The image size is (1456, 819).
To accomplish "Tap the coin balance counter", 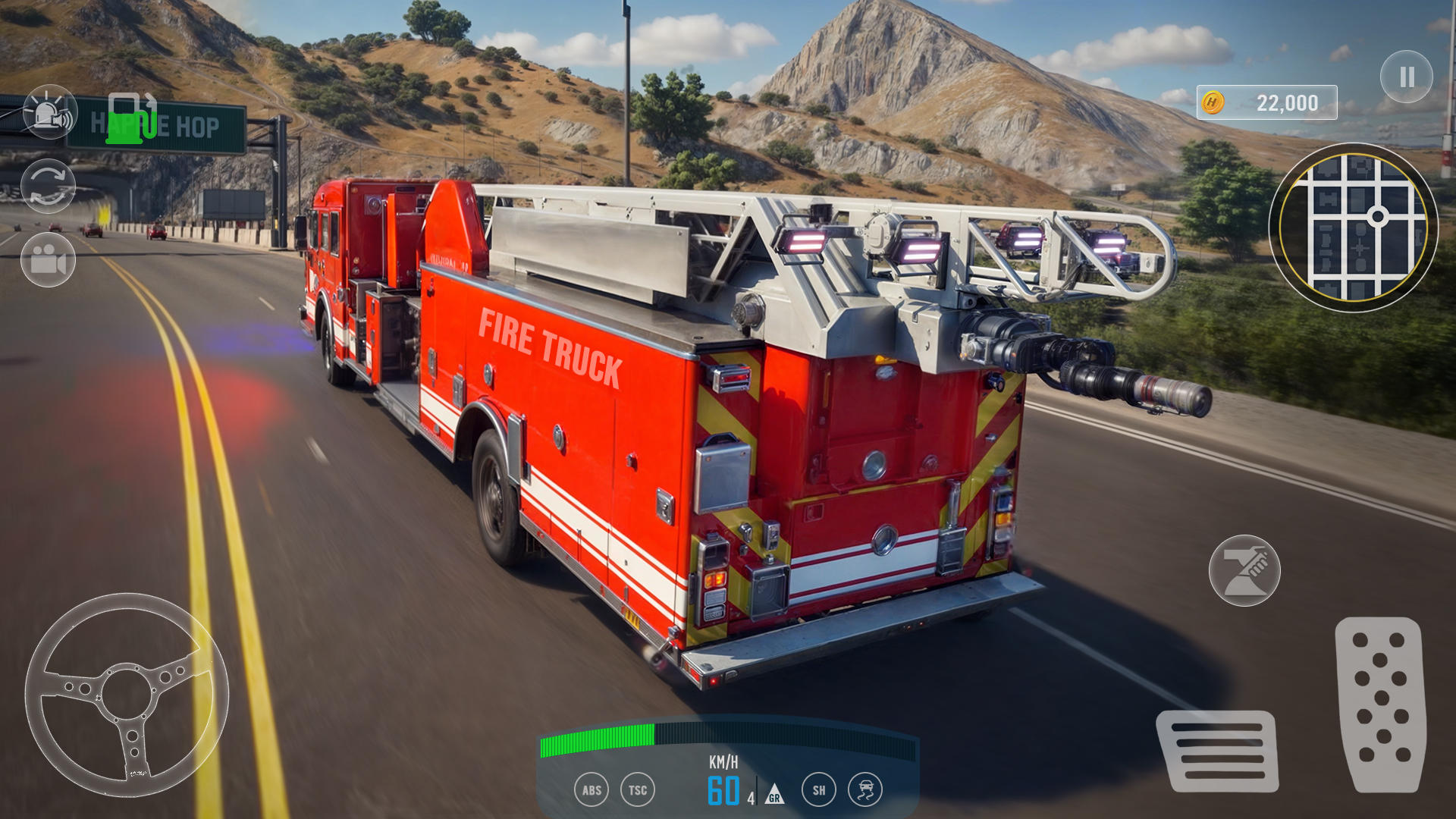I will click(1266, 102).
